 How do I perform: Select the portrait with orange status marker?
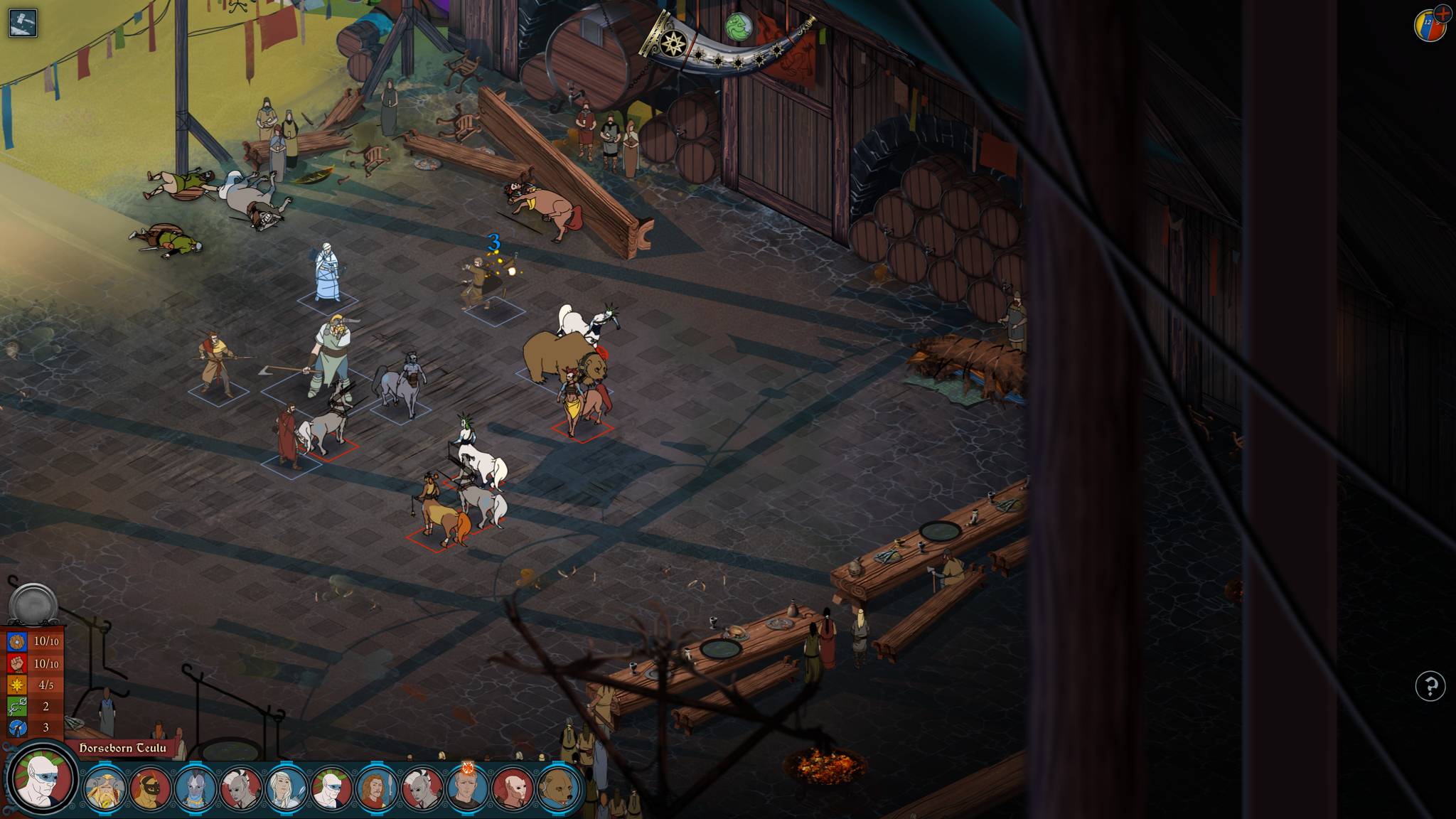[467, 788]
